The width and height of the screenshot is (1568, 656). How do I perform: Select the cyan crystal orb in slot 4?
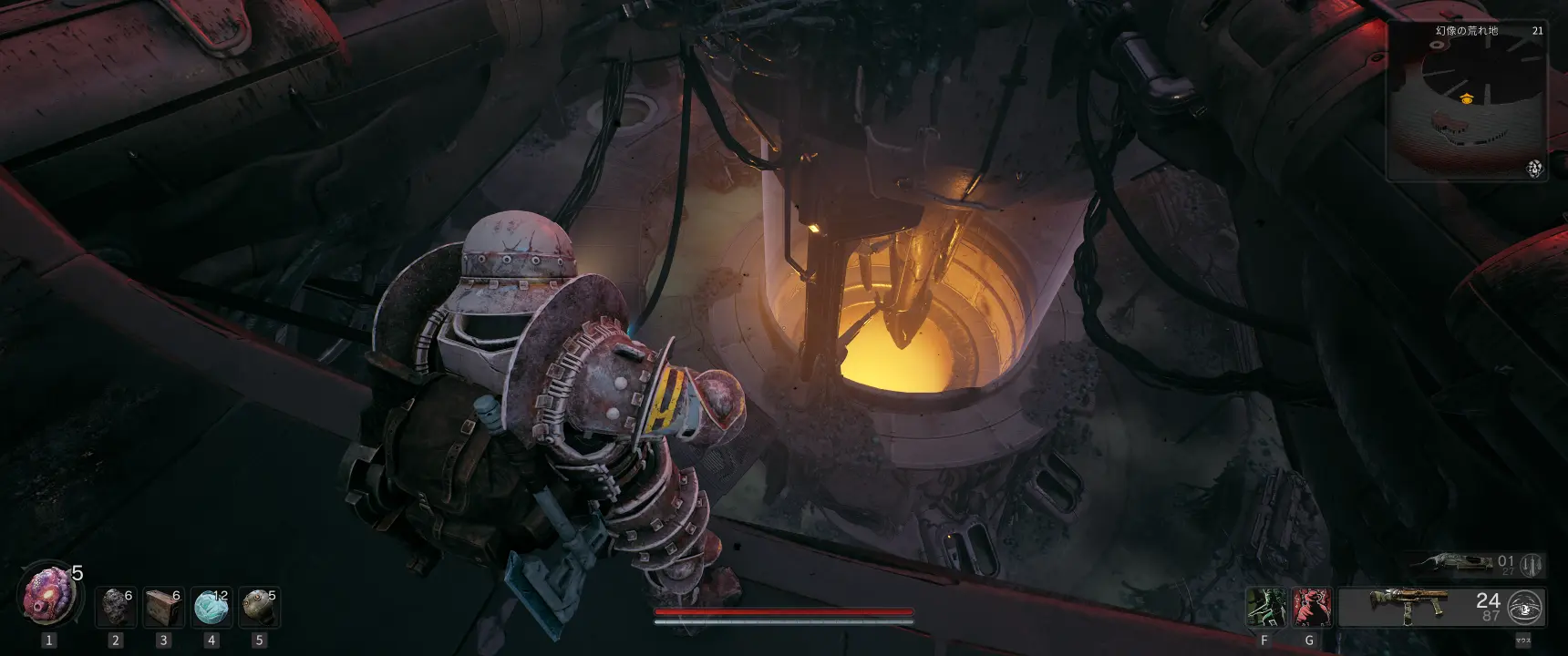[211, 607]
